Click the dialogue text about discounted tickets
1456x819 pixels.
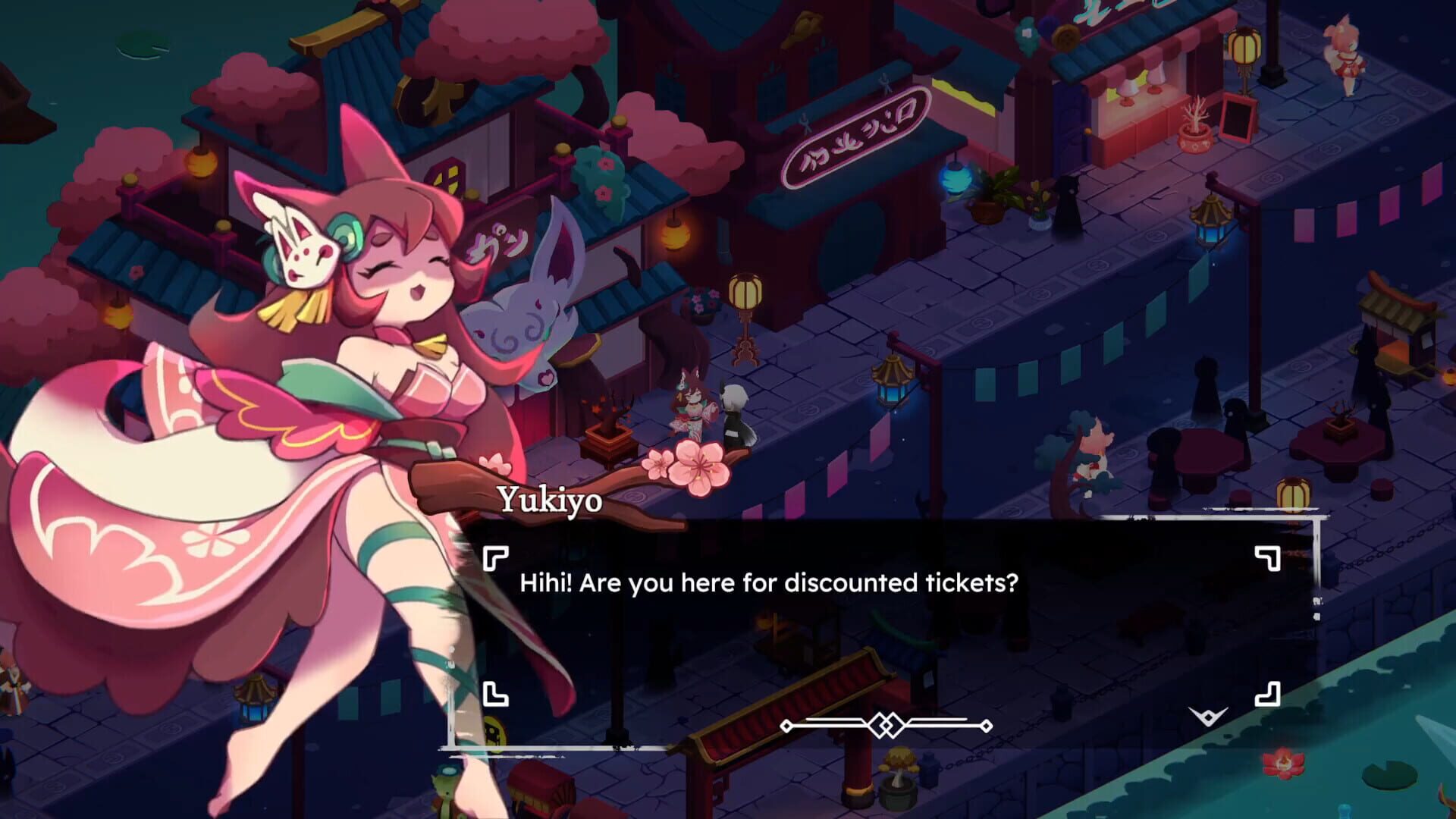coord(770,584)
